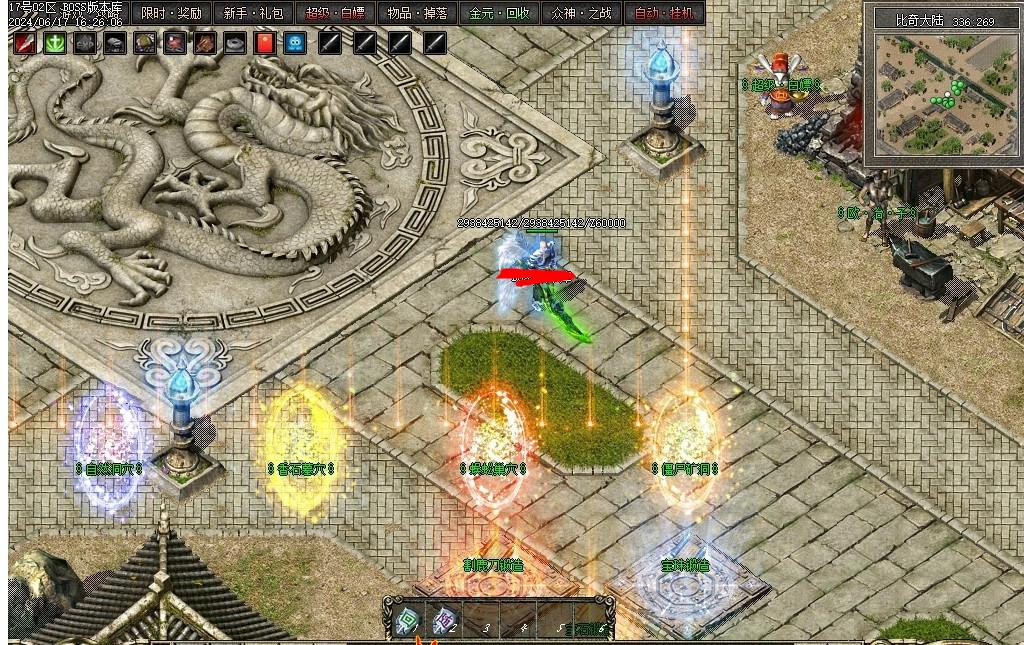The height and width of the screenshot is (645, 1024).
Task: Click the blue skull icon
Action: click(x=295, y=43)
